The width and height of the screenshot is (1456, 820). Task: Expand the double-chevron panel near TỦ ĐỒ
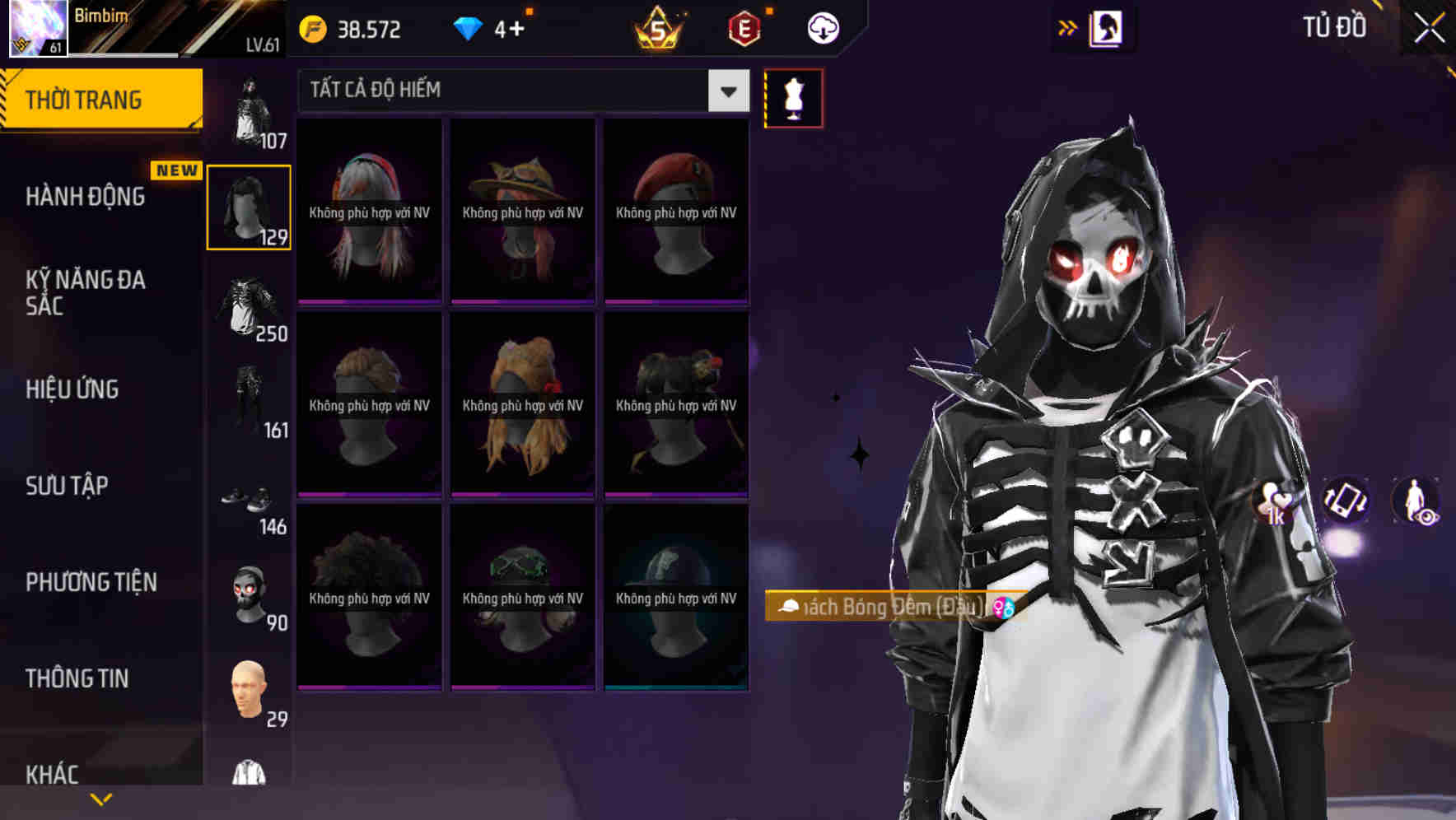tap(1068, 27)
